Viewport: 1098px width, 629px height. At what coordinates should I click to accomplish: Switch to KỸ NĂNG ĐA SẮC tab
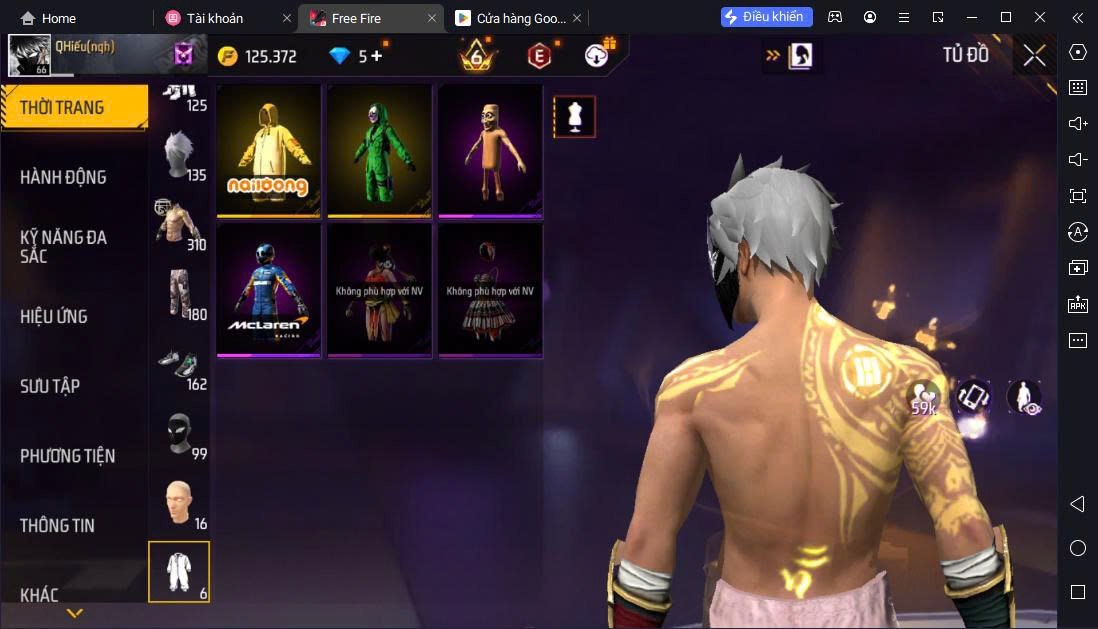point(63,246)
